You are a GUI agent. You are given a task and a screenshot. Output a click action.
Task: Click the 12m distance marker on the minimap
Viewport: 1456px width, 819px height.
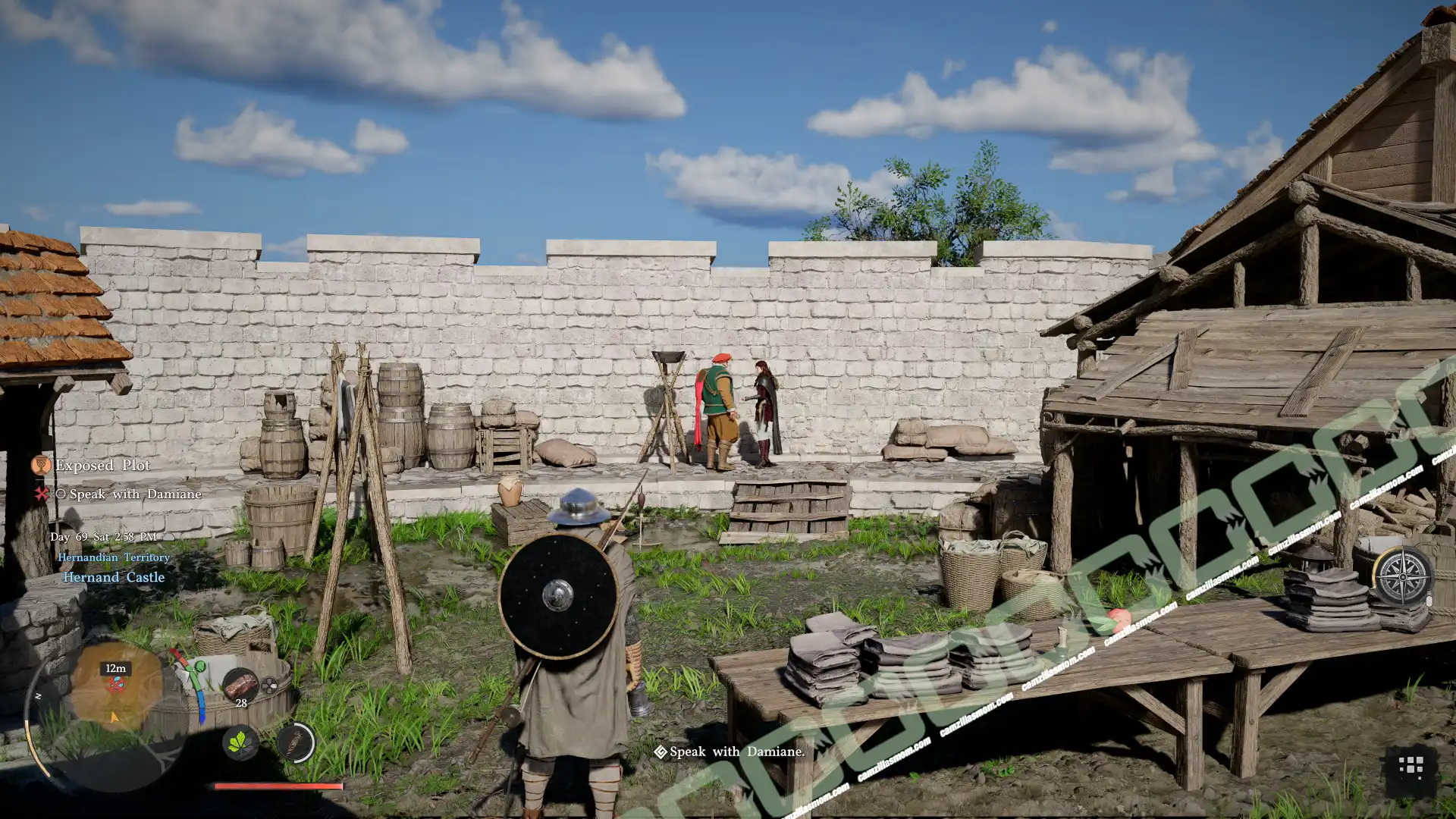[x=115, y=668]
